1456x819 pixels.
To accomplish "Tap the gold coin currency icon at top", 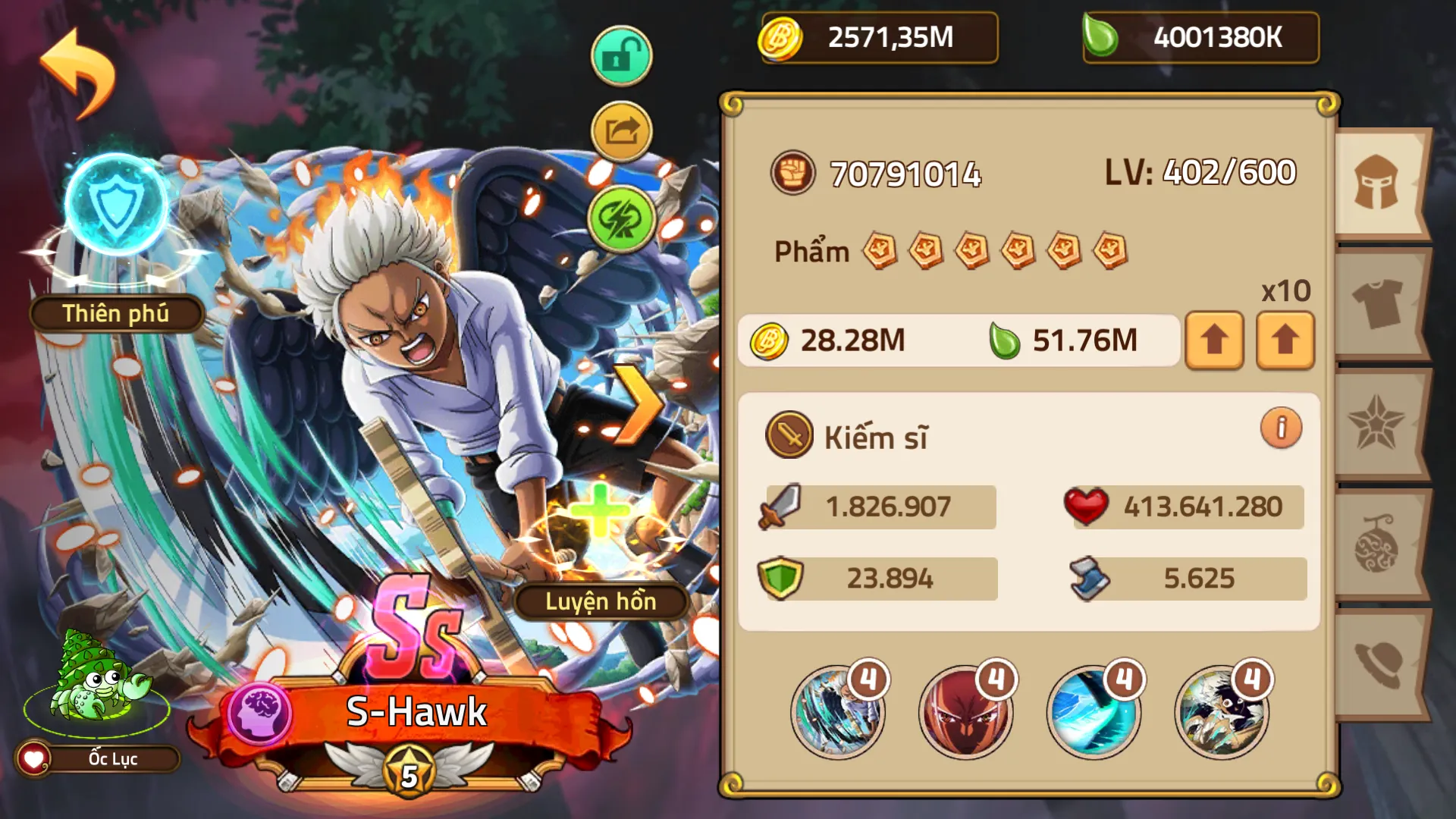I will tap(781, 36).
